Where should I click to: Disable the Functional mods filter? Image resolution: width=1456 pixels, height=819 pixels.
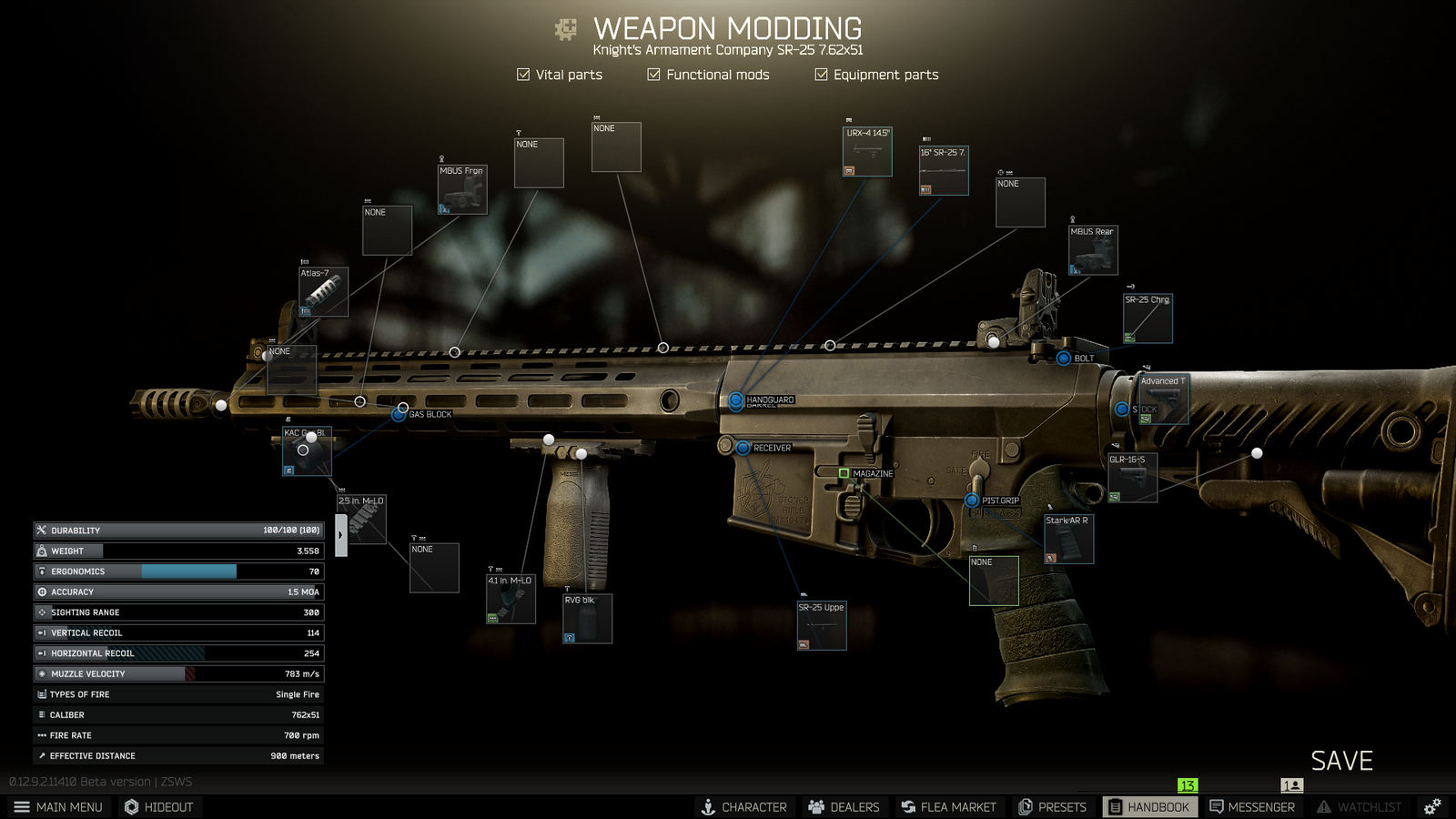[653, 75]
